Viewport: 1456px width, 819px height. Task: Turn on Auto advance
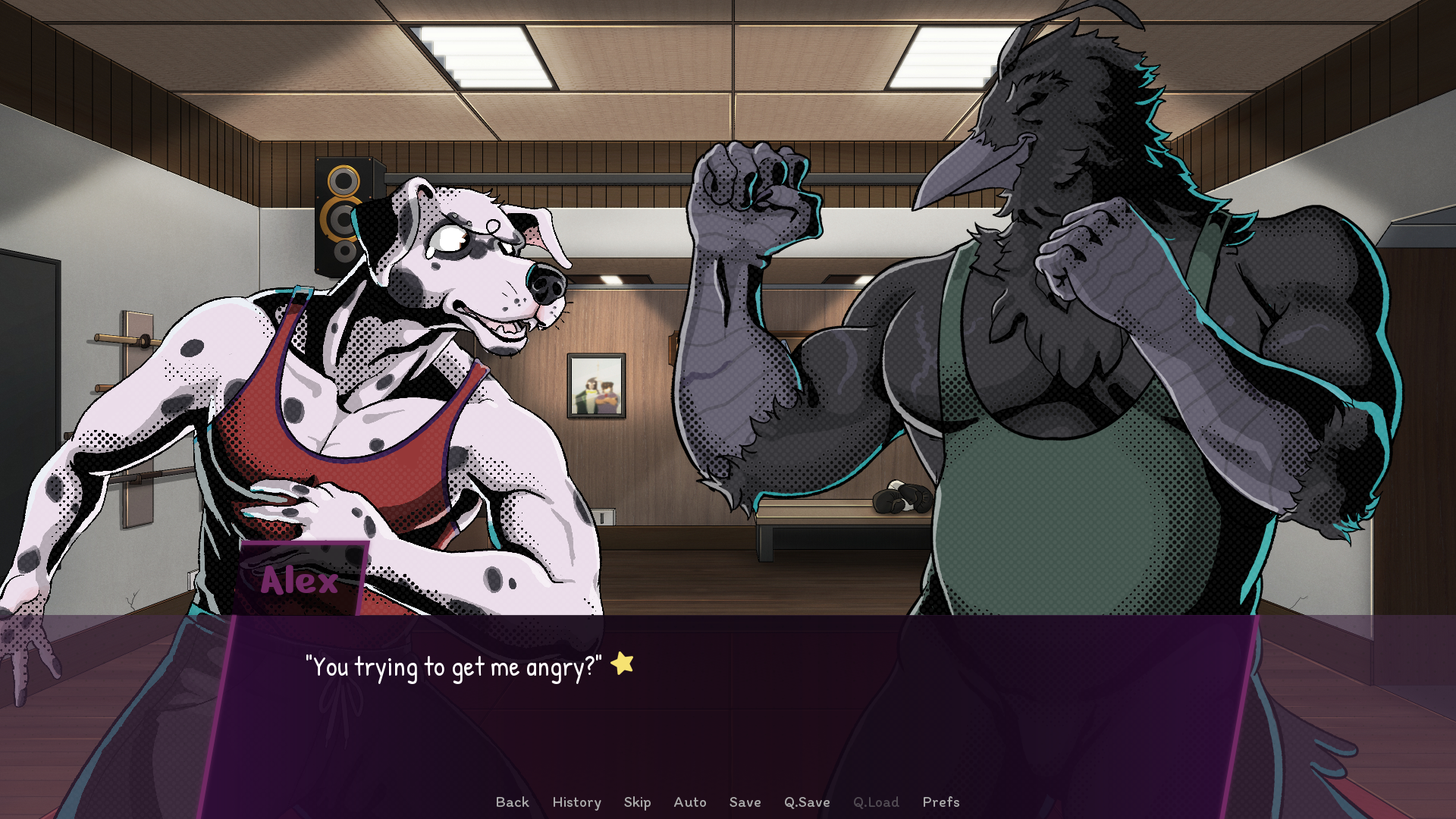(689, 802)
